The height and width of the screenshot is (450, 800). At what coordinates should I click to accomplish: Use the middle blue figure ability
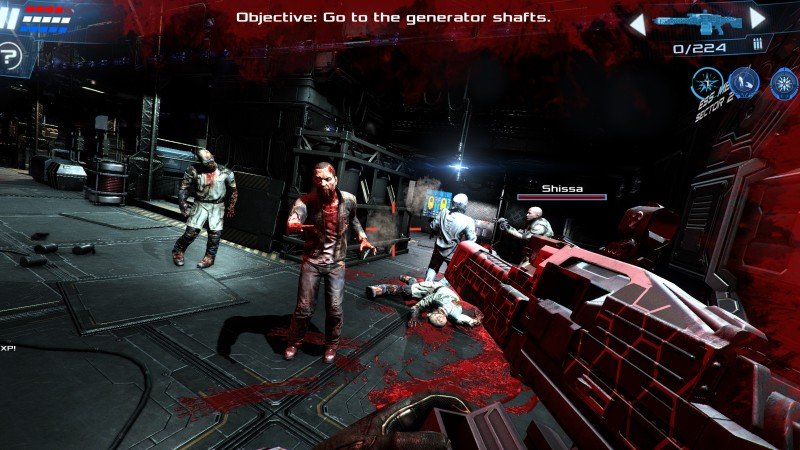click(743, 83)
